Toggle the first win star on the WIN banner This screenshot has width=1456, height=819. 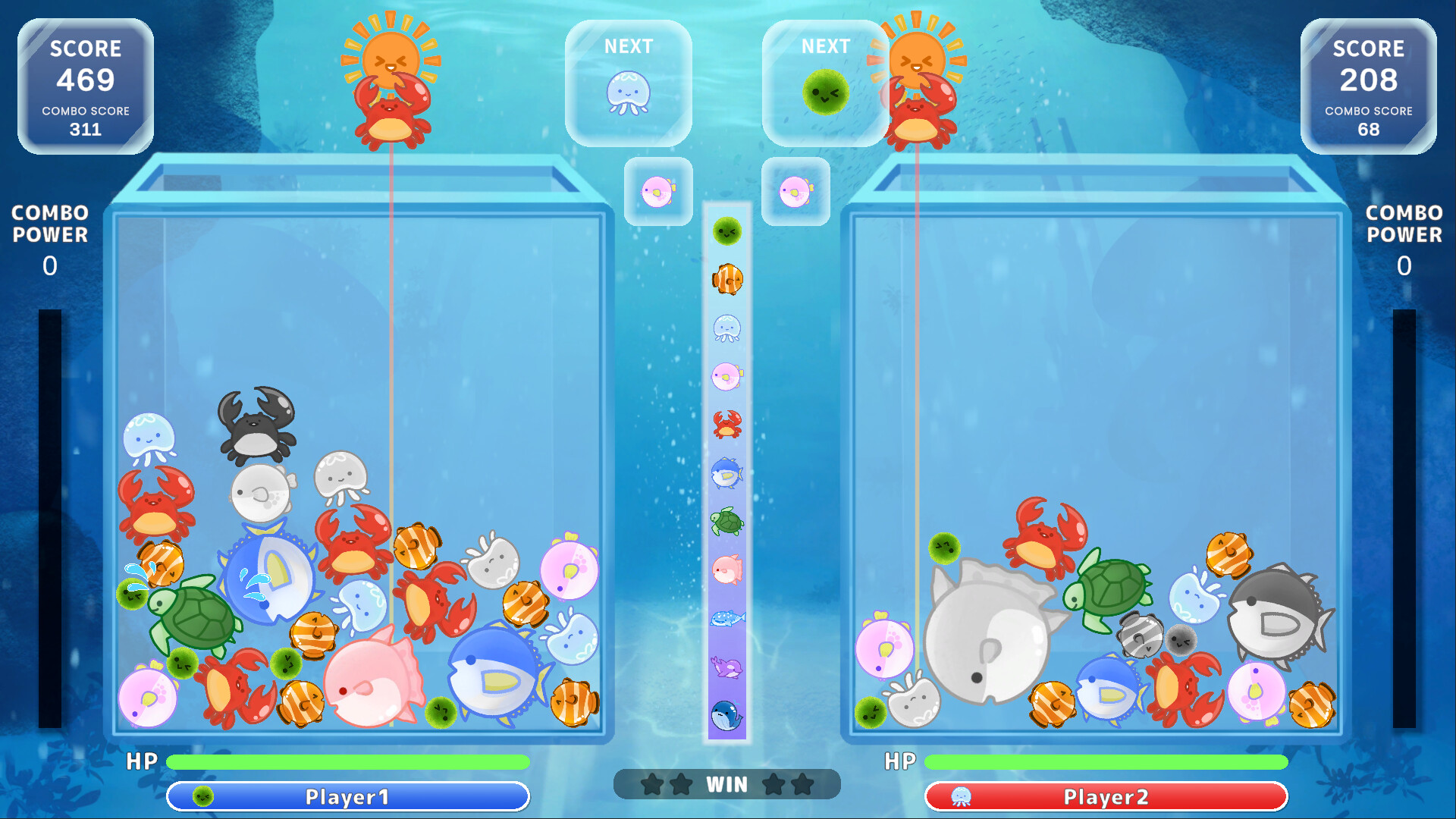pyautogui.click(x=654, y=786)
